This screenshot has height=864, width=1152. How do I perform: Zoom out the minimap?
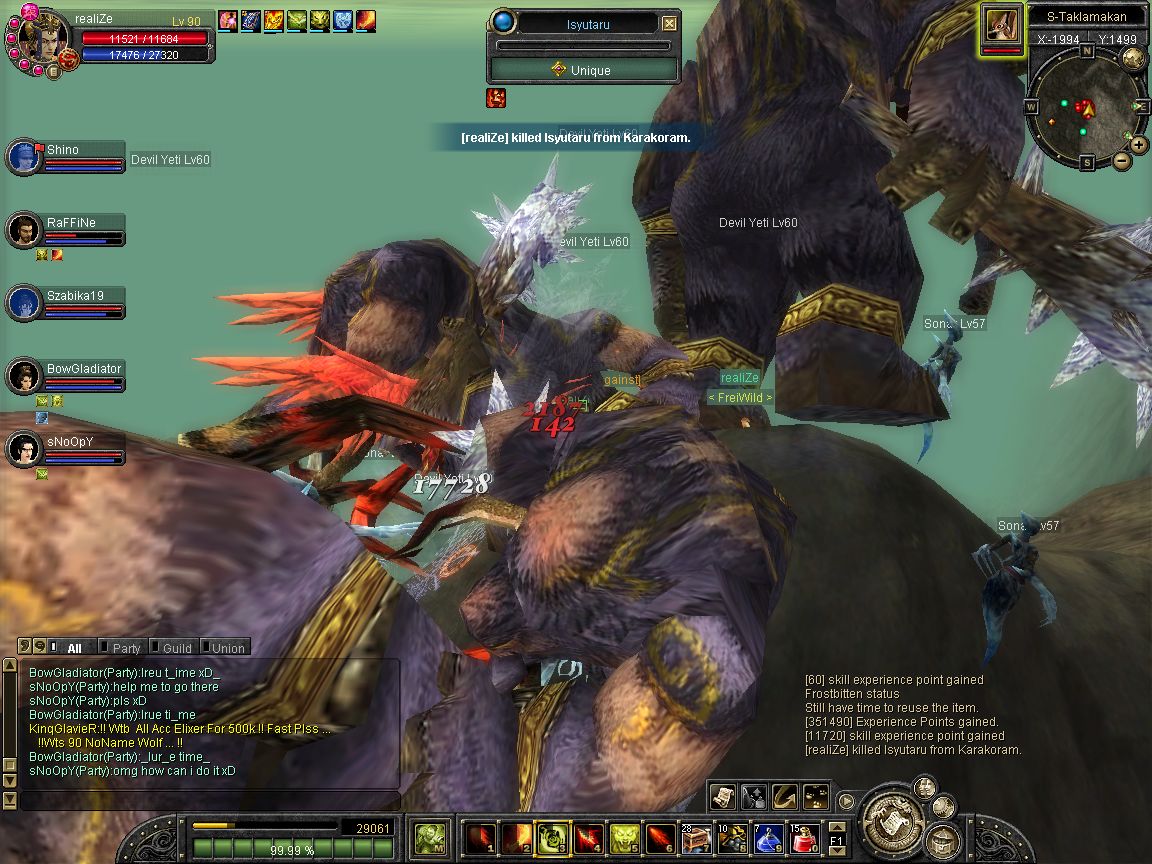click(x=1122, y=160)
